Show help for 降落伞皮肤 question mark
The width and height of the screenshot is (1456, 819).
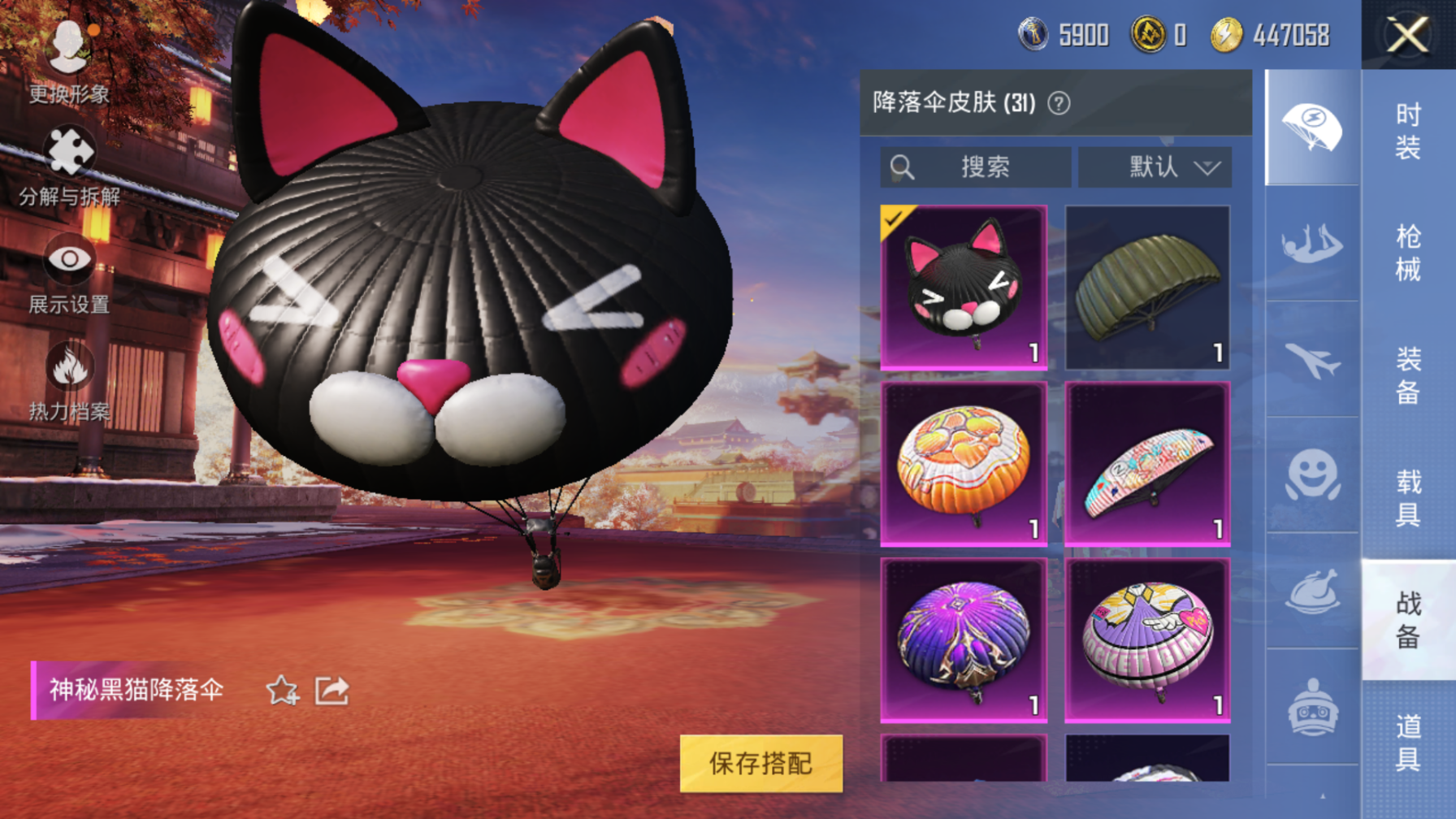(x=1059, y=103)
